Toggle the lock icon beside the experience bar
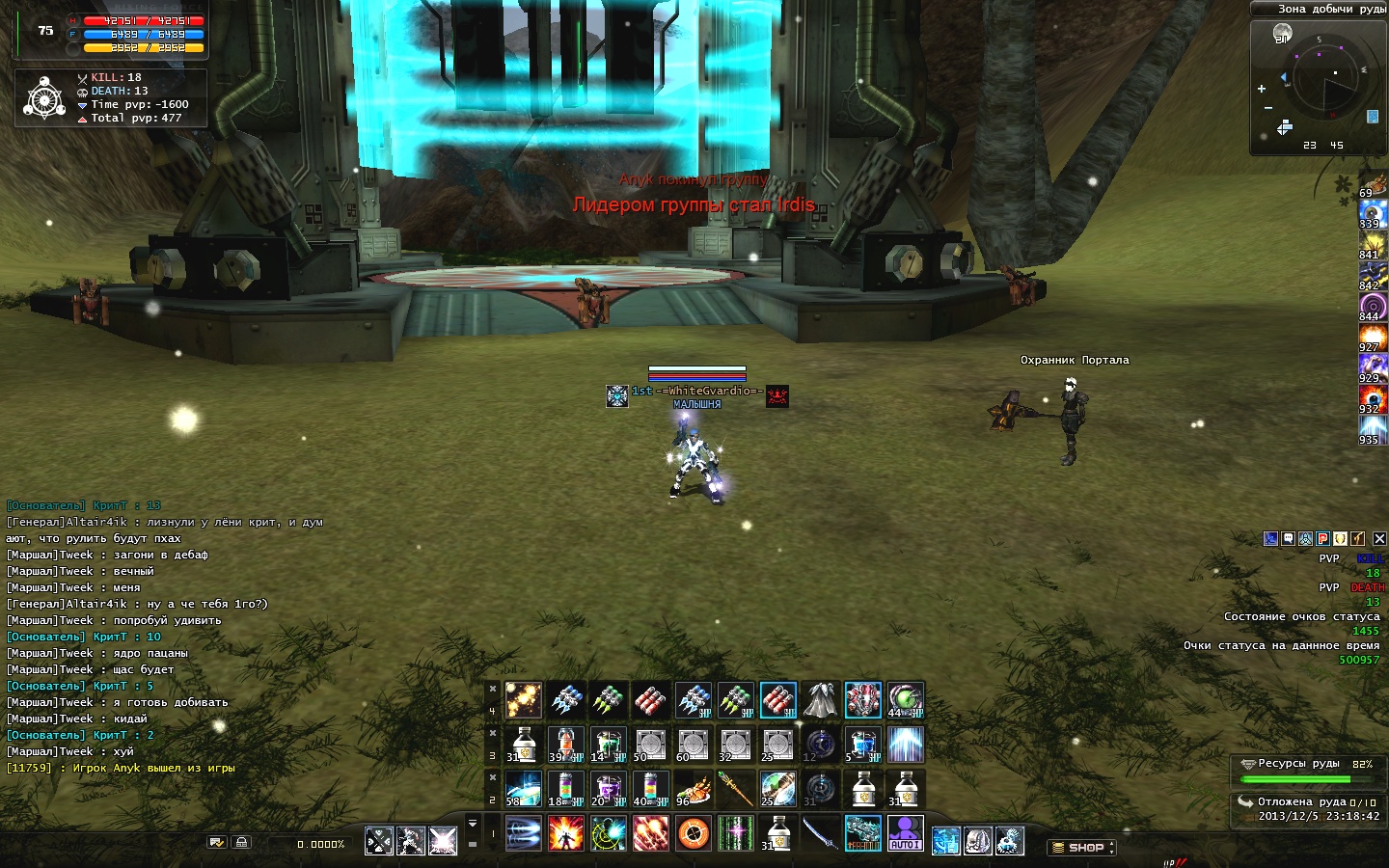 (x=242, y=842)
